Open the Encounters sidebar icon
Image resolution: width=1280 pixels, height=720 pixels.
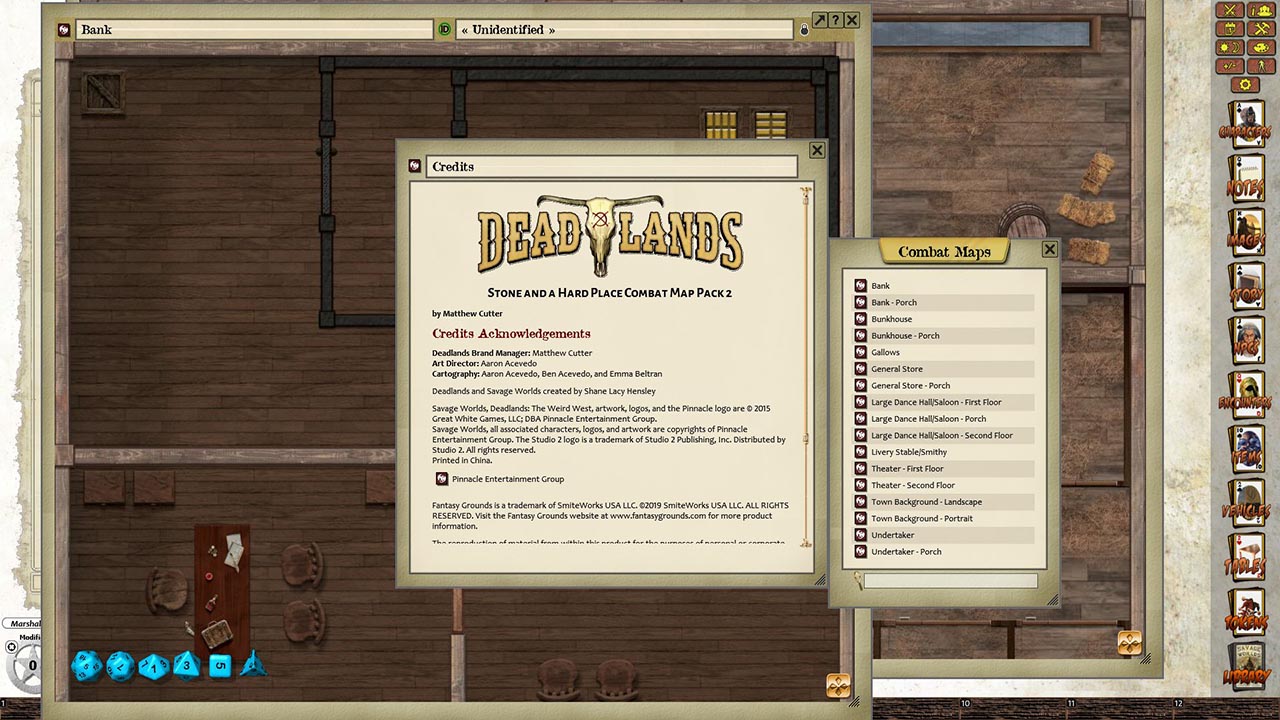point(1247,393)
